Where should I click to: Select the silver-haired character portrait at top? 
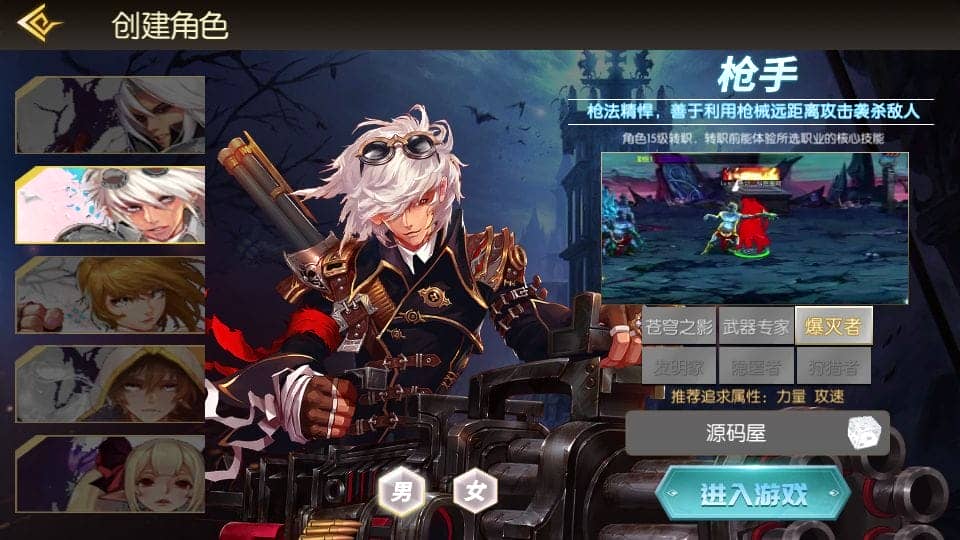coord(111,114)
